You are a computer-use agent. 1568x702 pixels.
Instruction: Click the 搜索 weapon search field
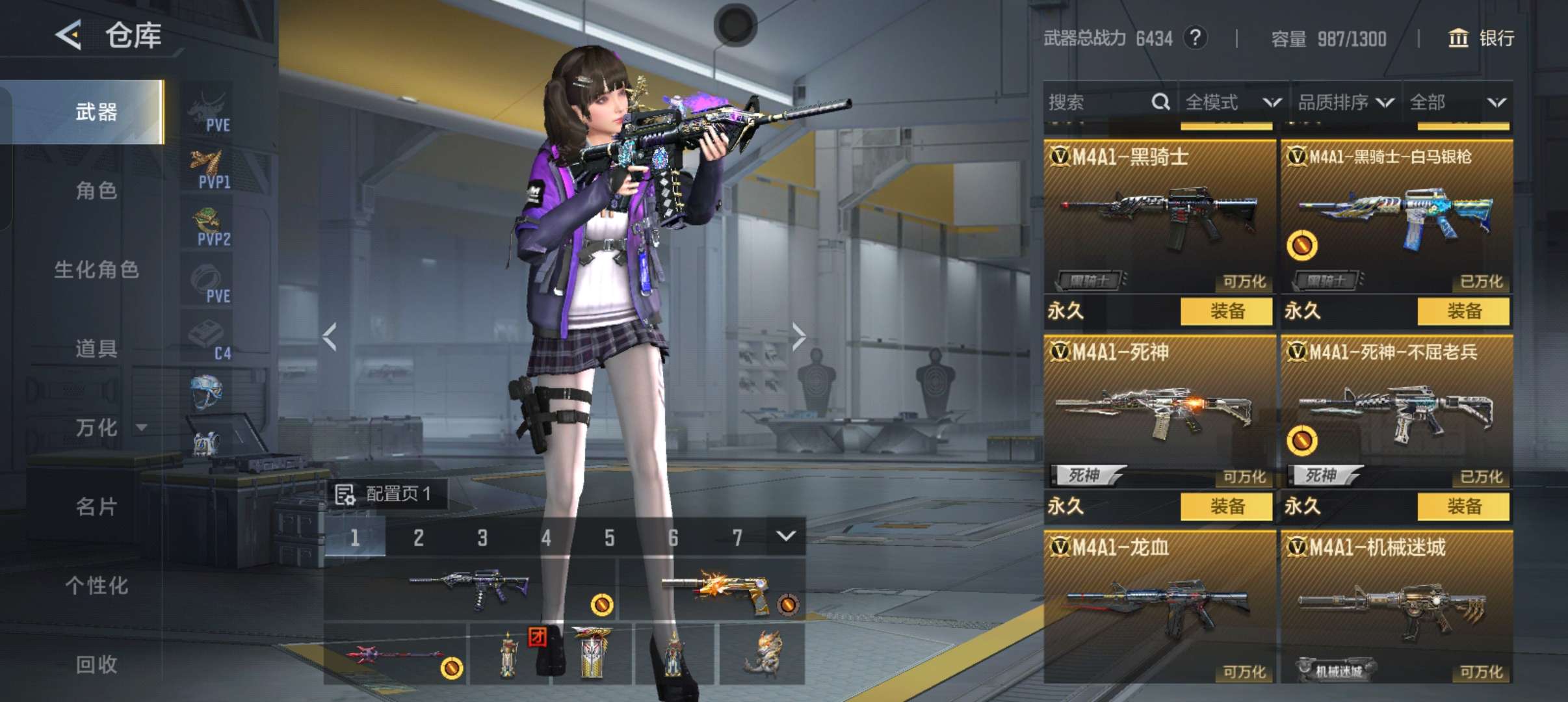[1099, 102]
